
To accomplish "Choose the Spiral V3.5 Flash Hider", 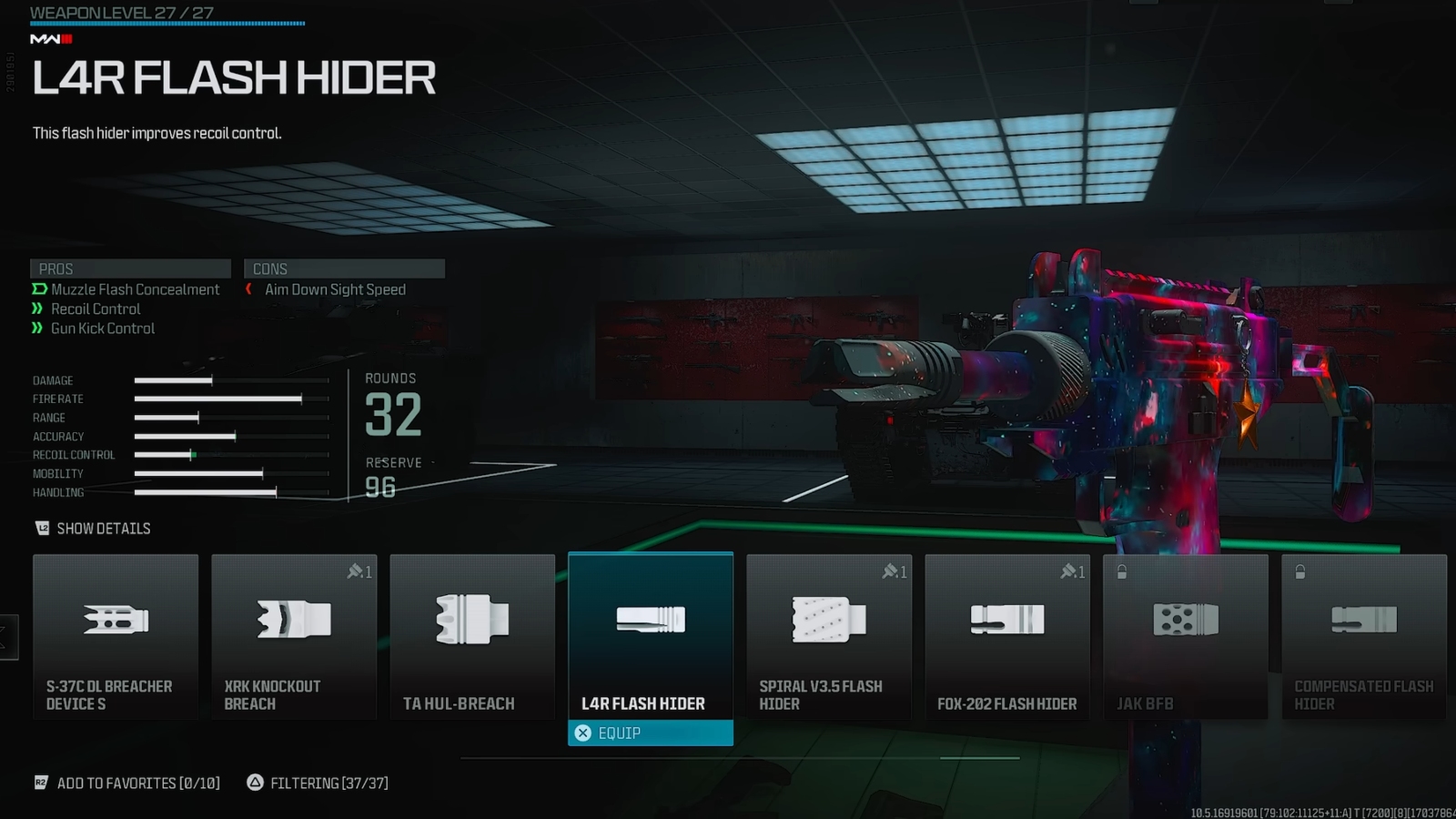I will [829, 636].
